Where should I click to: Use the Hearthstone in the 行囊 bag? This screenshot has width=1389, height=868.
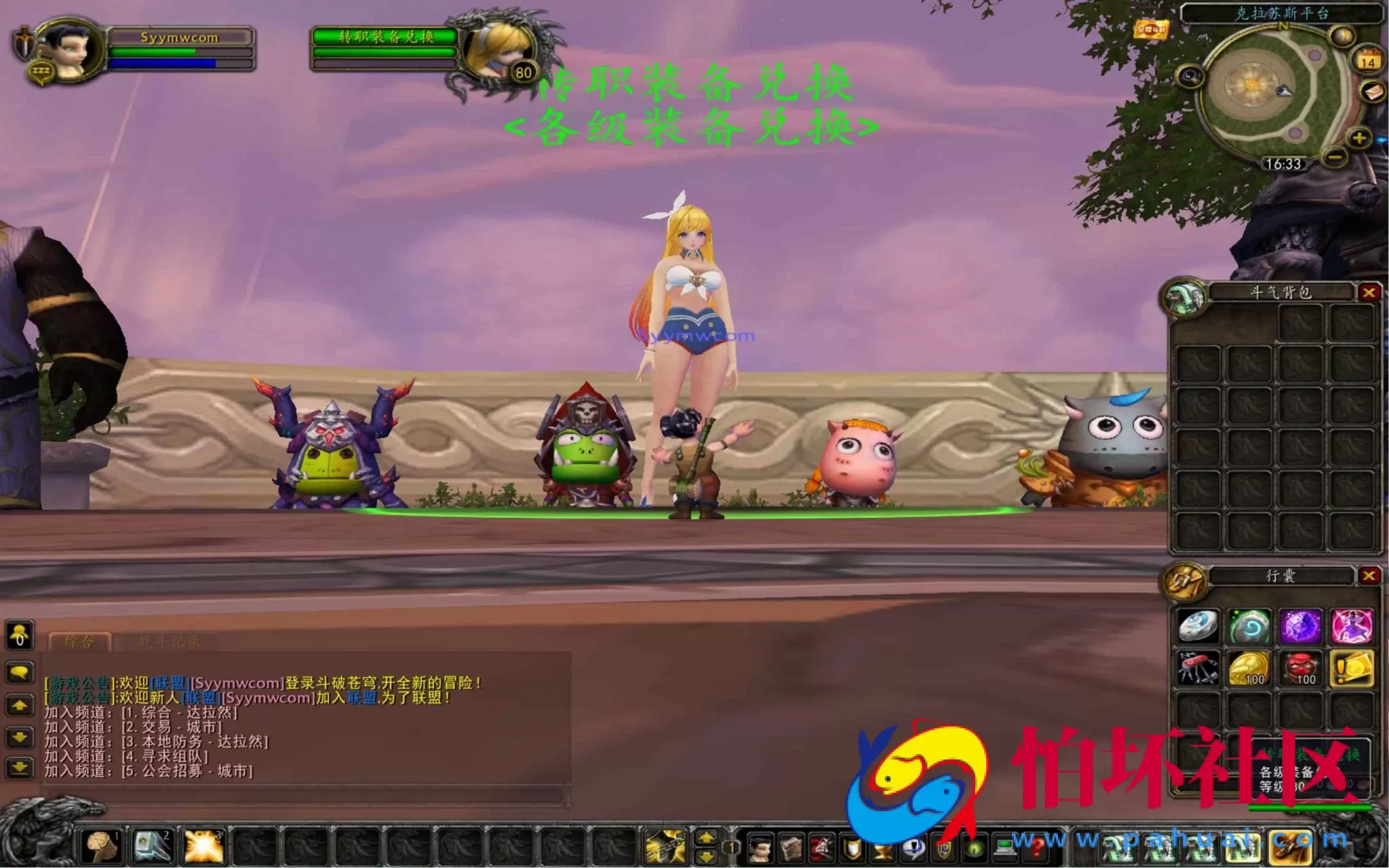(x=1251, y=627)
